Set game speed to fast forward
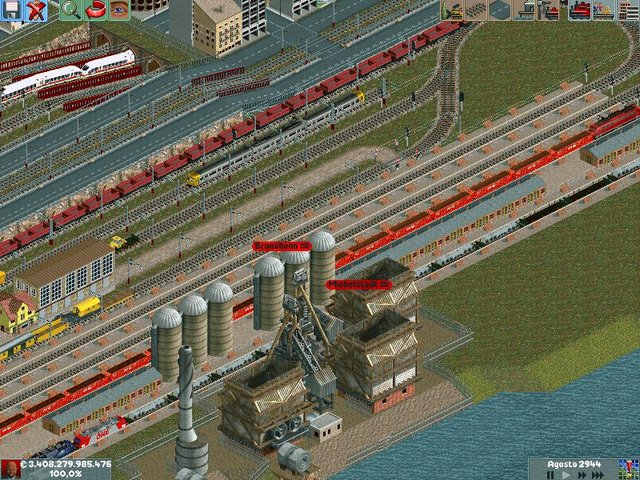 pos(584,475)
